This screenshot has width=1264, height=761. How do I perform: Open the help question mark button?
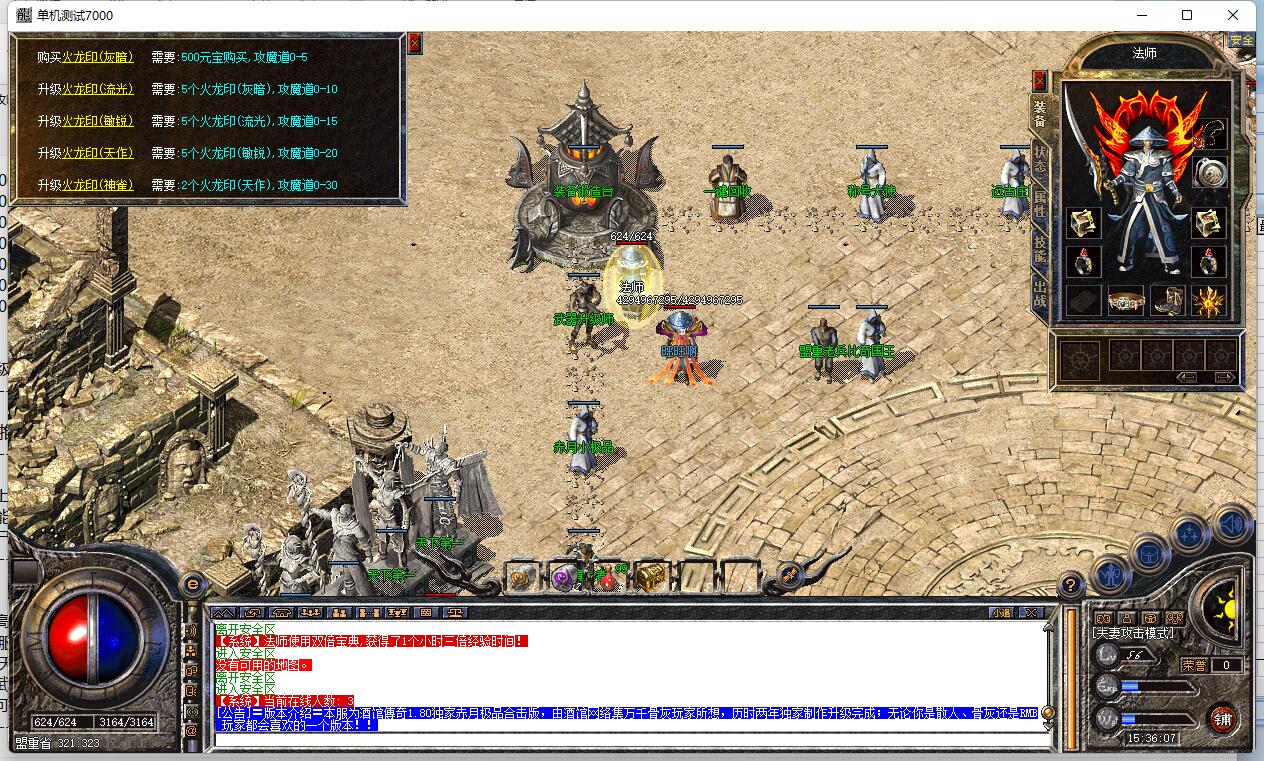(1071, 584)
